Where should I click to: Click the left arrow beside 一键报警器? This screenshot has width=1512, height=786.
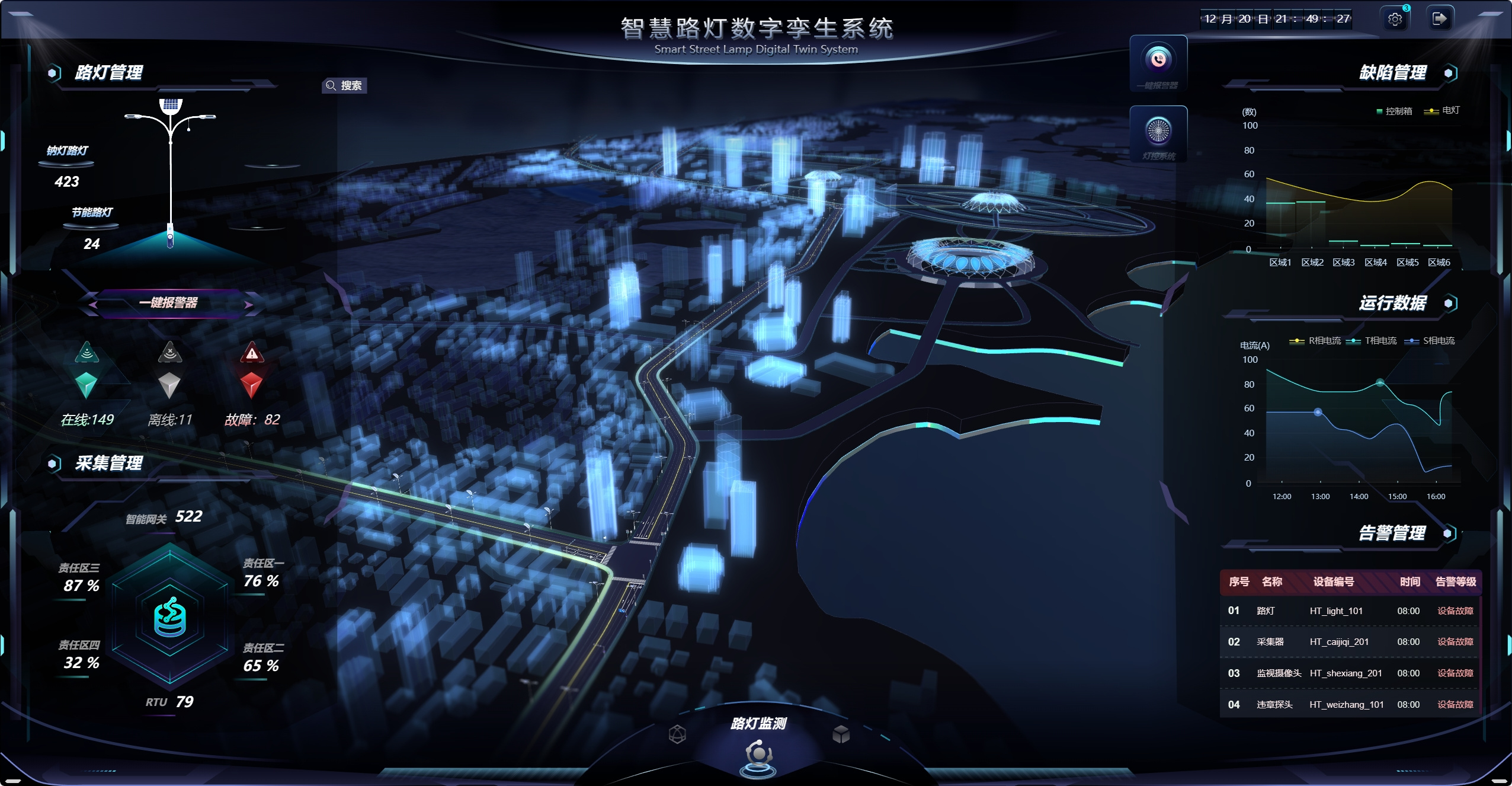click(94, 303)
